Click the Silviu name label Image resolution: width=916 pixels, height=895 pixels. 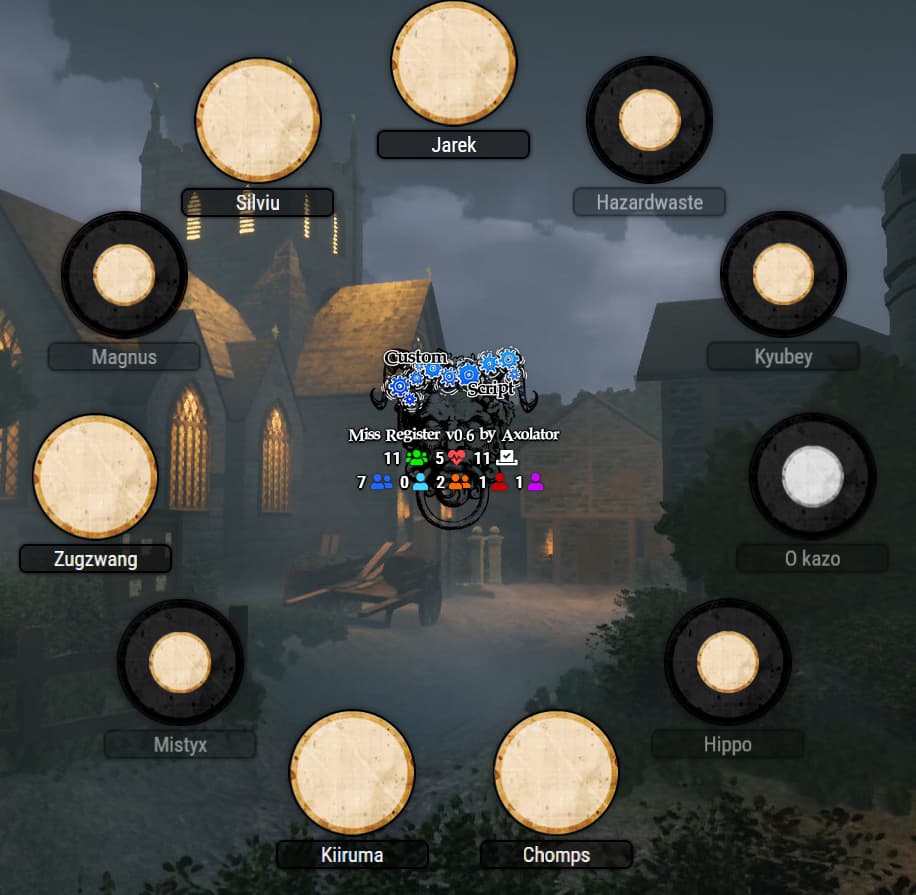pyautogui.click(x=257, y=203)
